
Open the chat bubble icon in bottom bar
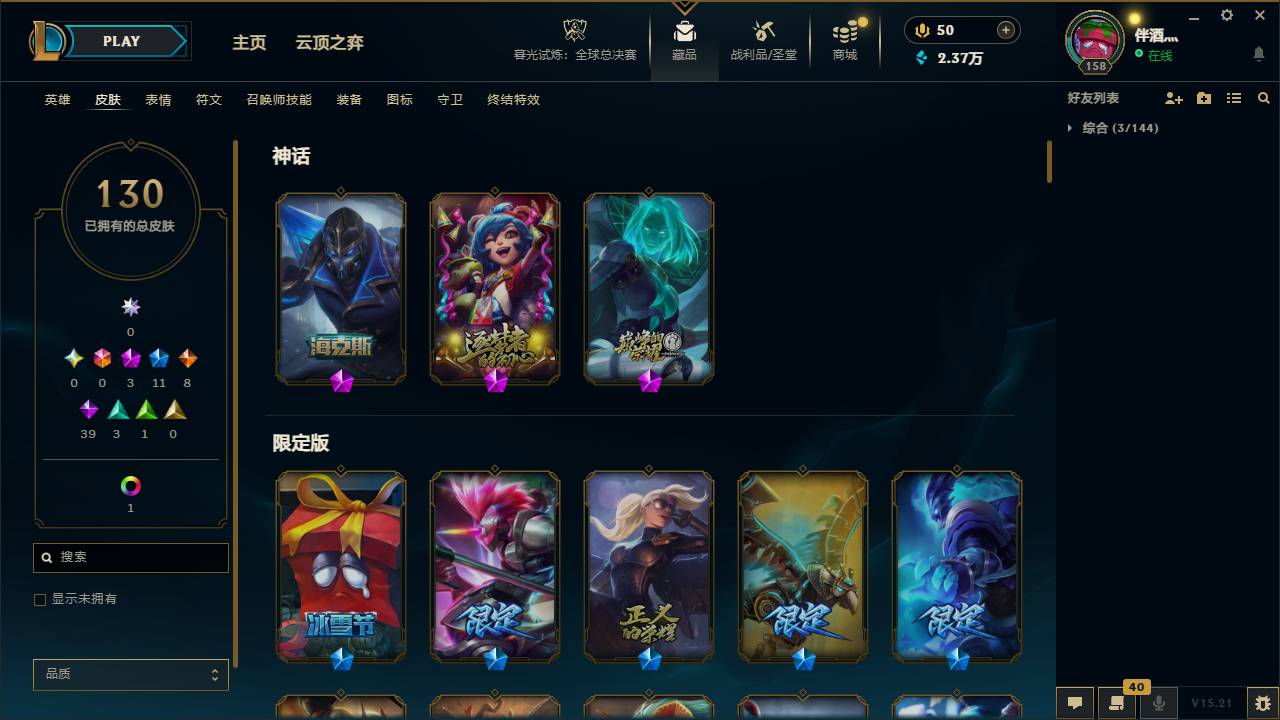click(x=1074, y=703)
